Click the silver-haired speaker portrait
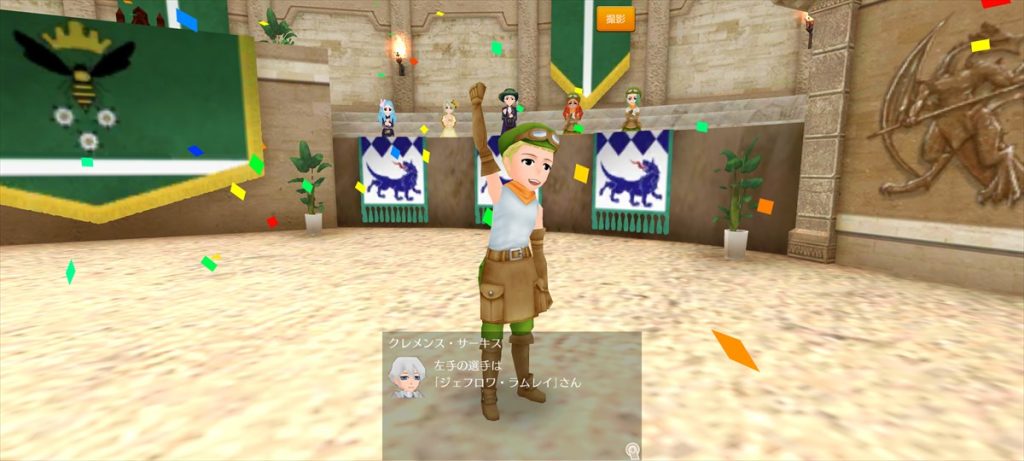 406,375
